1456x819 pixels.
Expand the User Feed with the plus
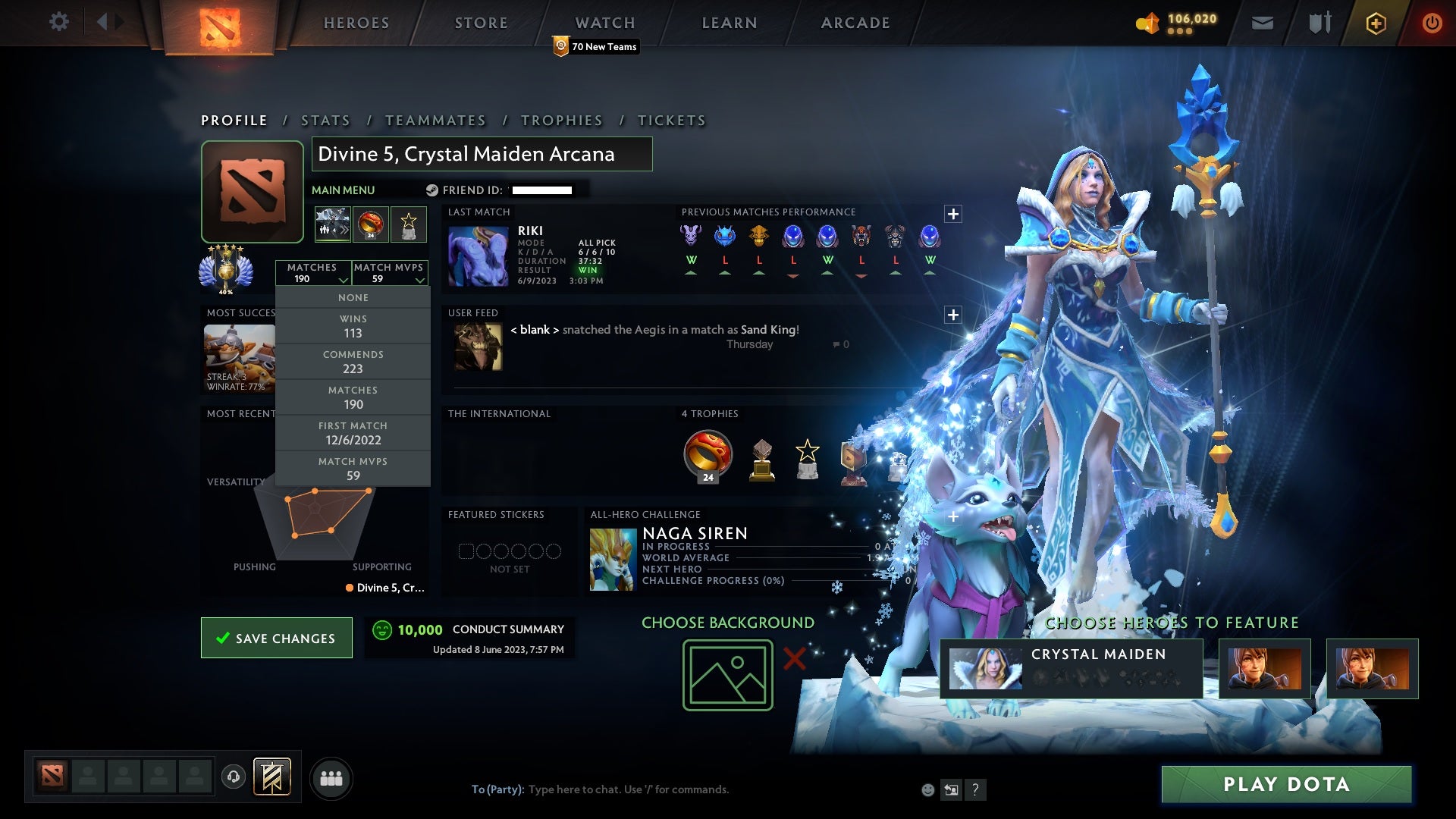tap(953, 313)
